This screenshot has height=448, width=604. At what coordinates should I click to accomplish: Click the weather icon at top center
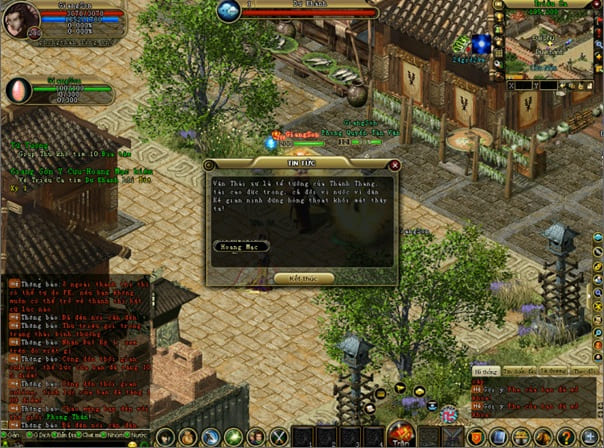[x=229, y=11]
